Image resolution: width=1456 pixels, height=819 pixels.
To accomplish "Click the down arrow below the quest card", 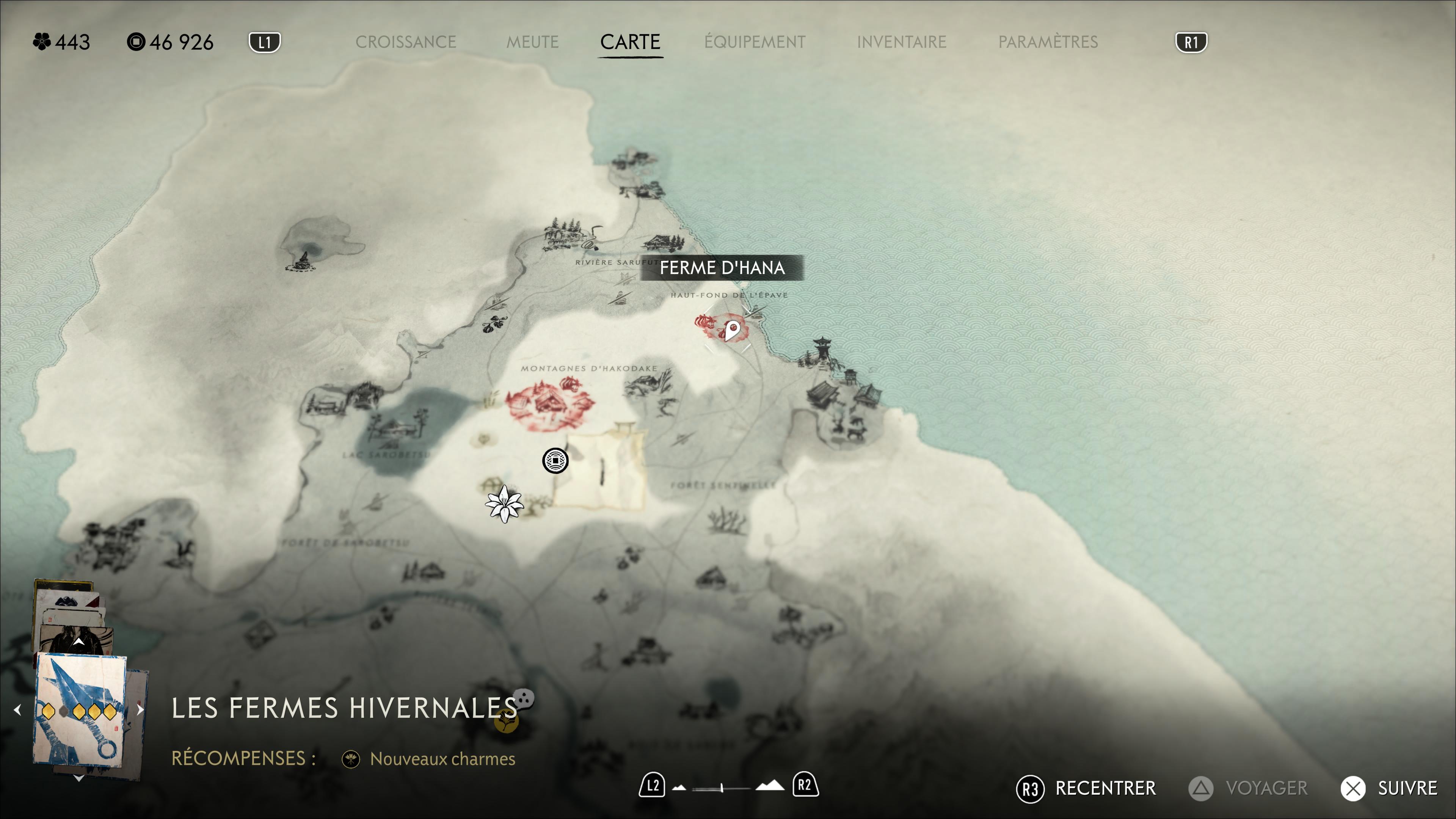I will click(x=78, y=778).
